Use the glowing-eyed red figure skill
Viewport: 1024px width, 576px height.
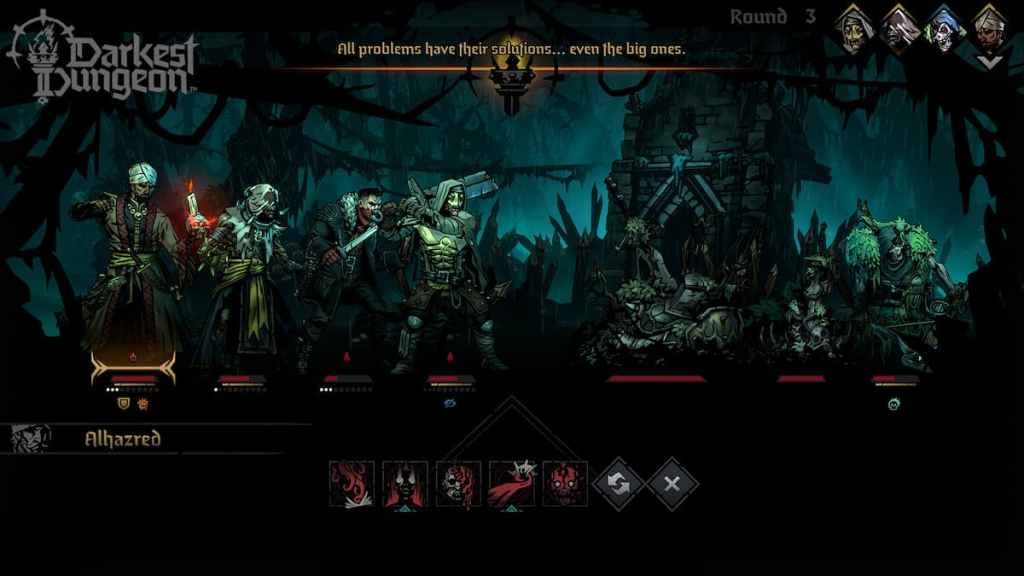405,484
